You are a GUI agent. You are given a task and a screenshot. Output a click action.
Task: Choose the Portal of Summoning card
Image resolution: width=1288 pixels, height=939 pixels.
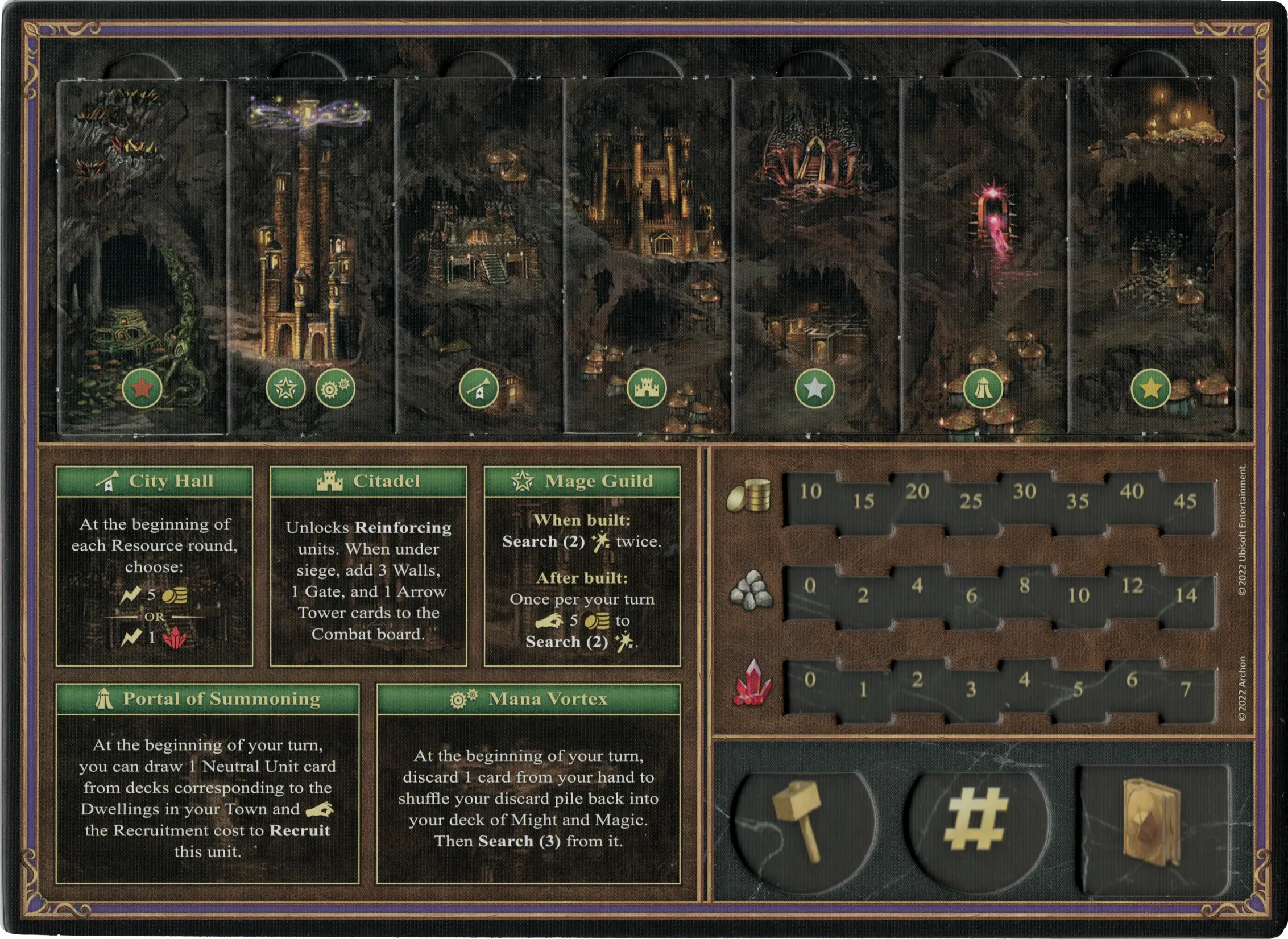pos(207,783)
